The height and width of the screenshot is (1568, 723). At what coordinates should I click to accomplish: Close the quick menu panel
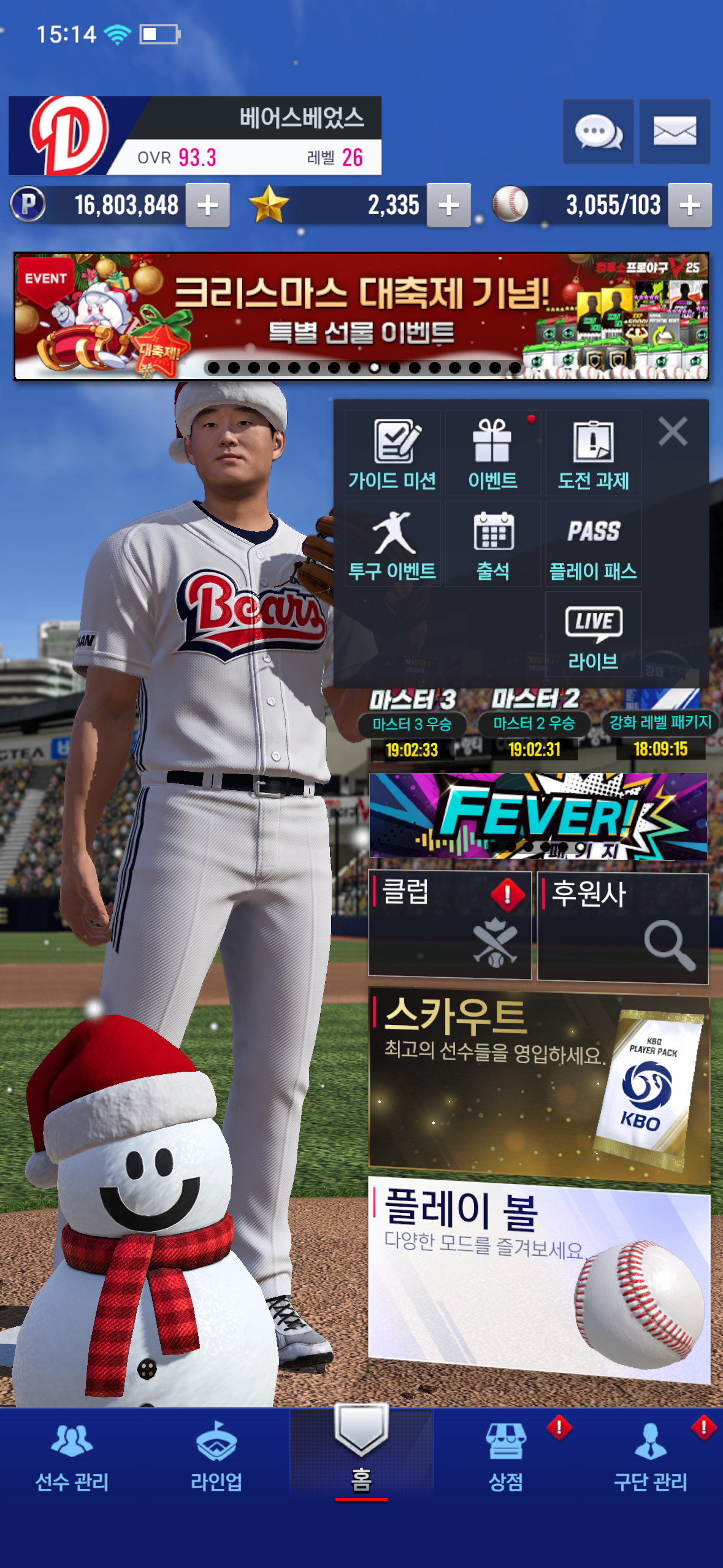(673, 431)
